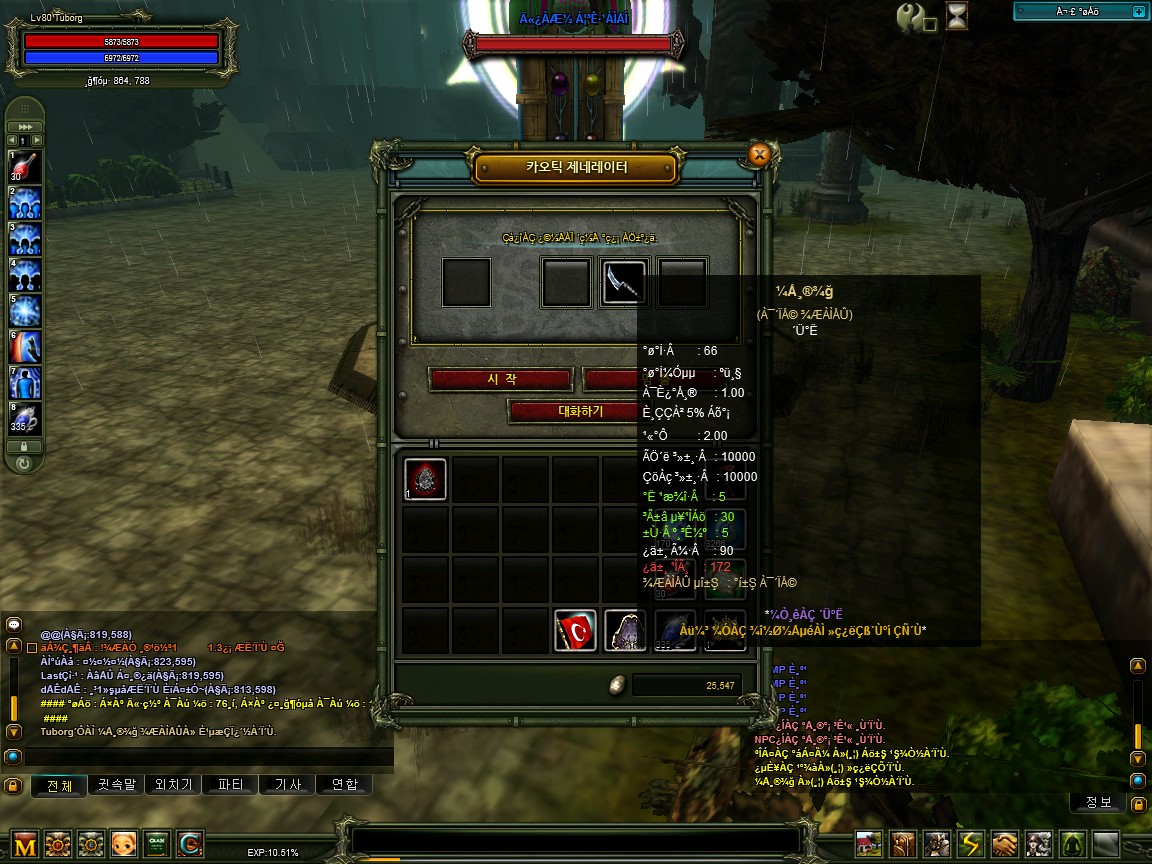This screenshot has height=864, width=1152.
Task: Open the 정보 info tab
Action: click(x=1097, y=803)
